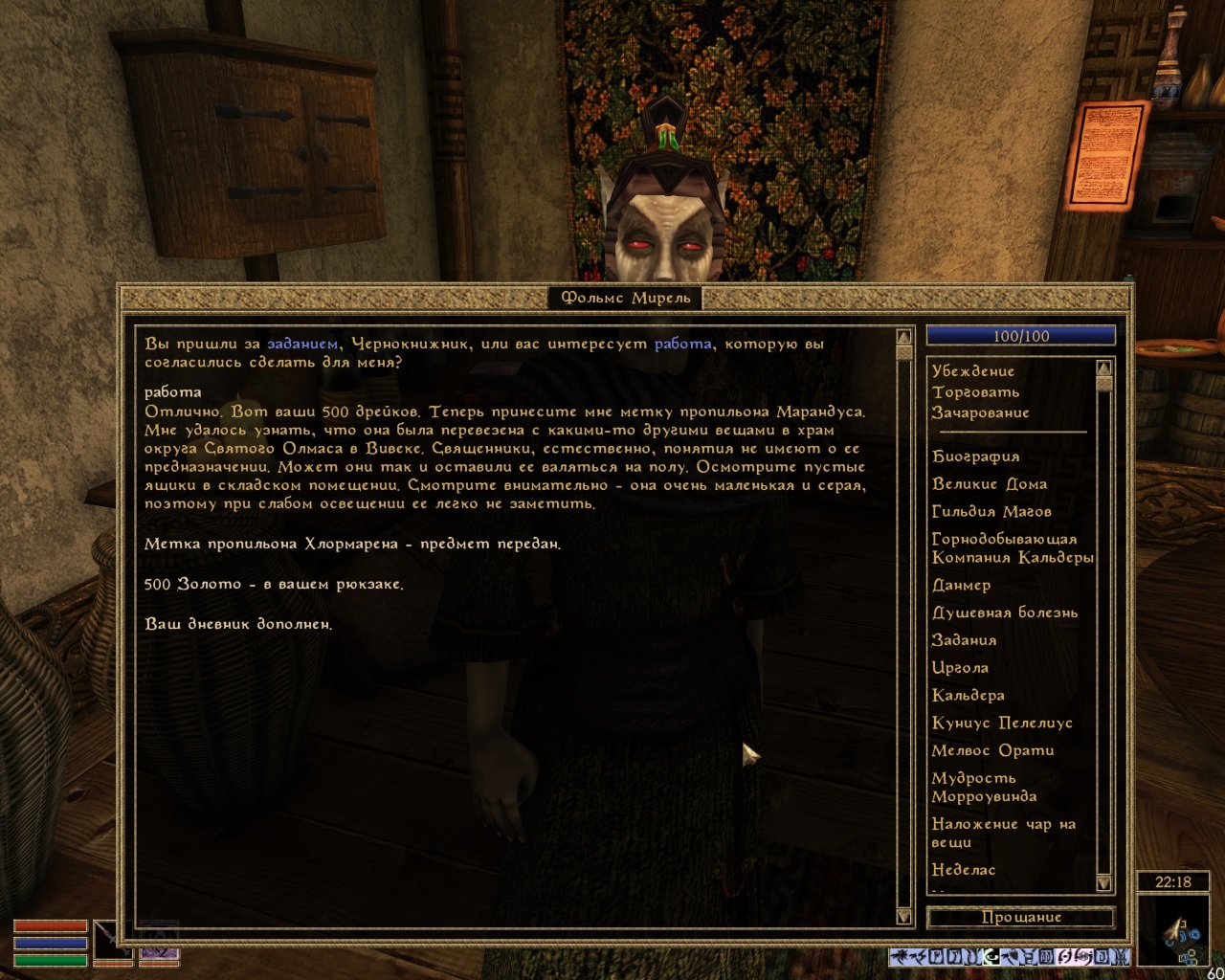This screenshot has width=1225, height=980.
Task: Choose the Куниус Пелелиус topic
Action: tap(1002, 724)
